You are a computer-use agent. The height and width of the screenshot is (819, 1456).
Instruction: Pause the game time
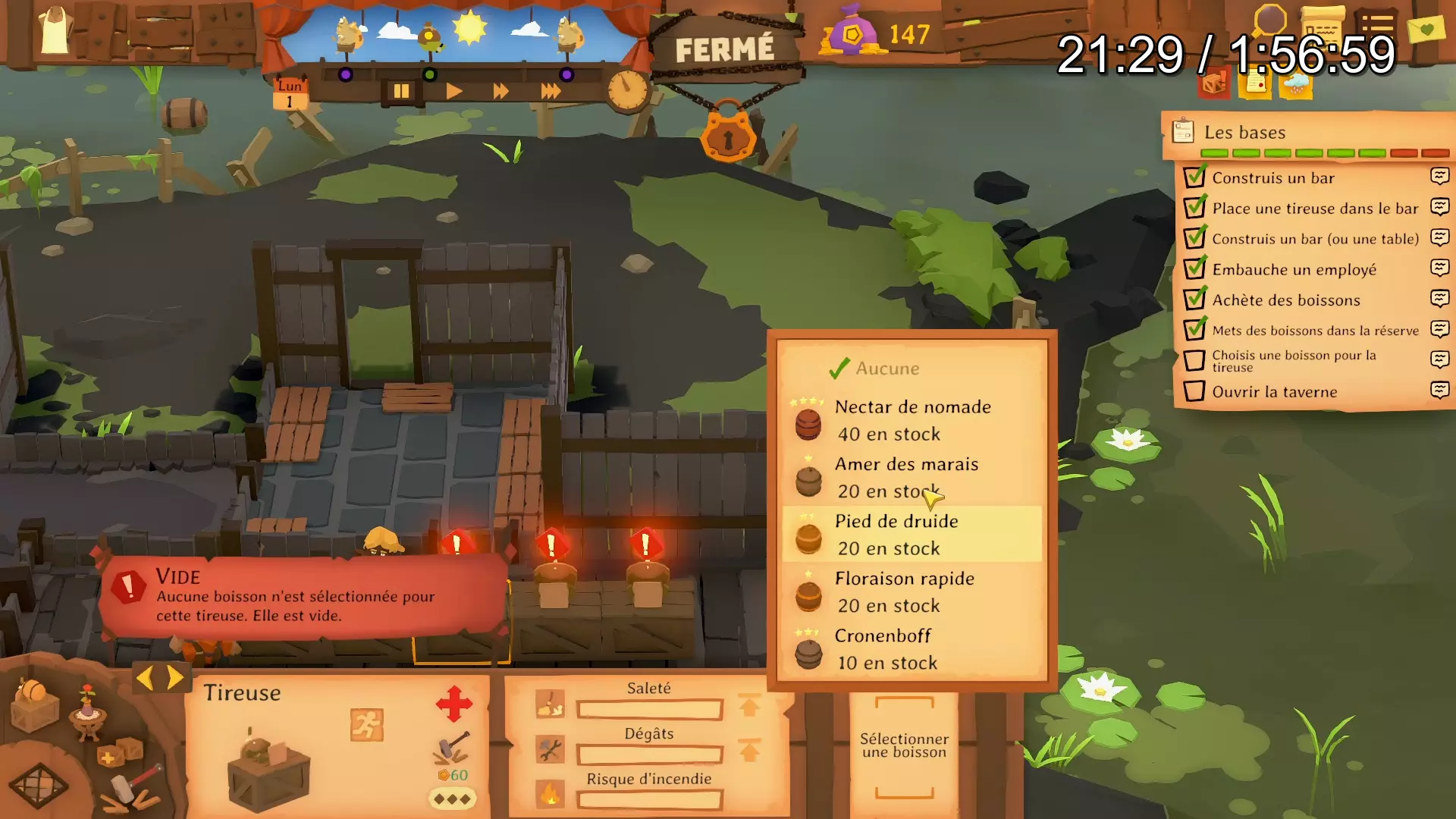coord(401,92)
